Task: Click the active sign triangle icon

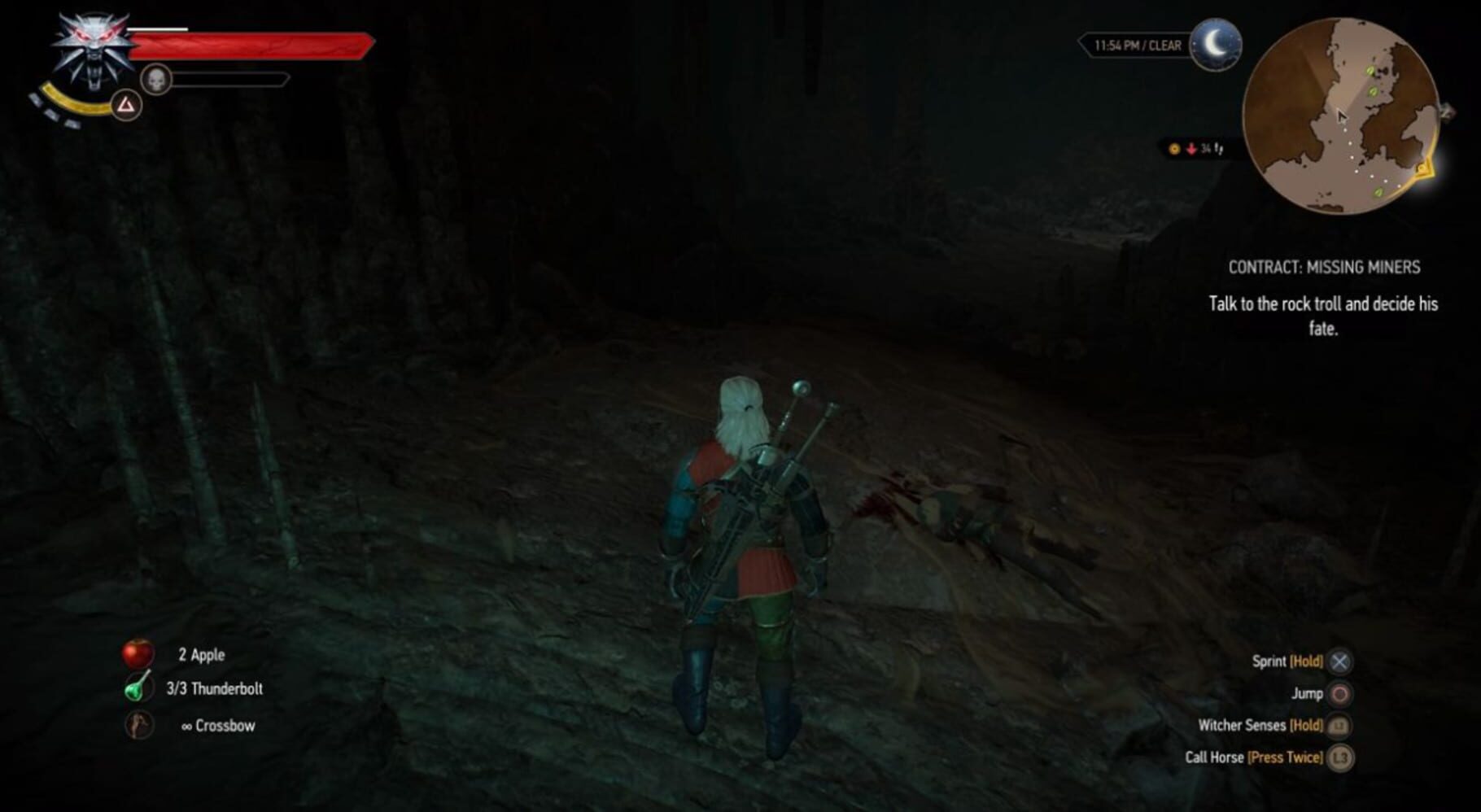Action: [126, 103]
